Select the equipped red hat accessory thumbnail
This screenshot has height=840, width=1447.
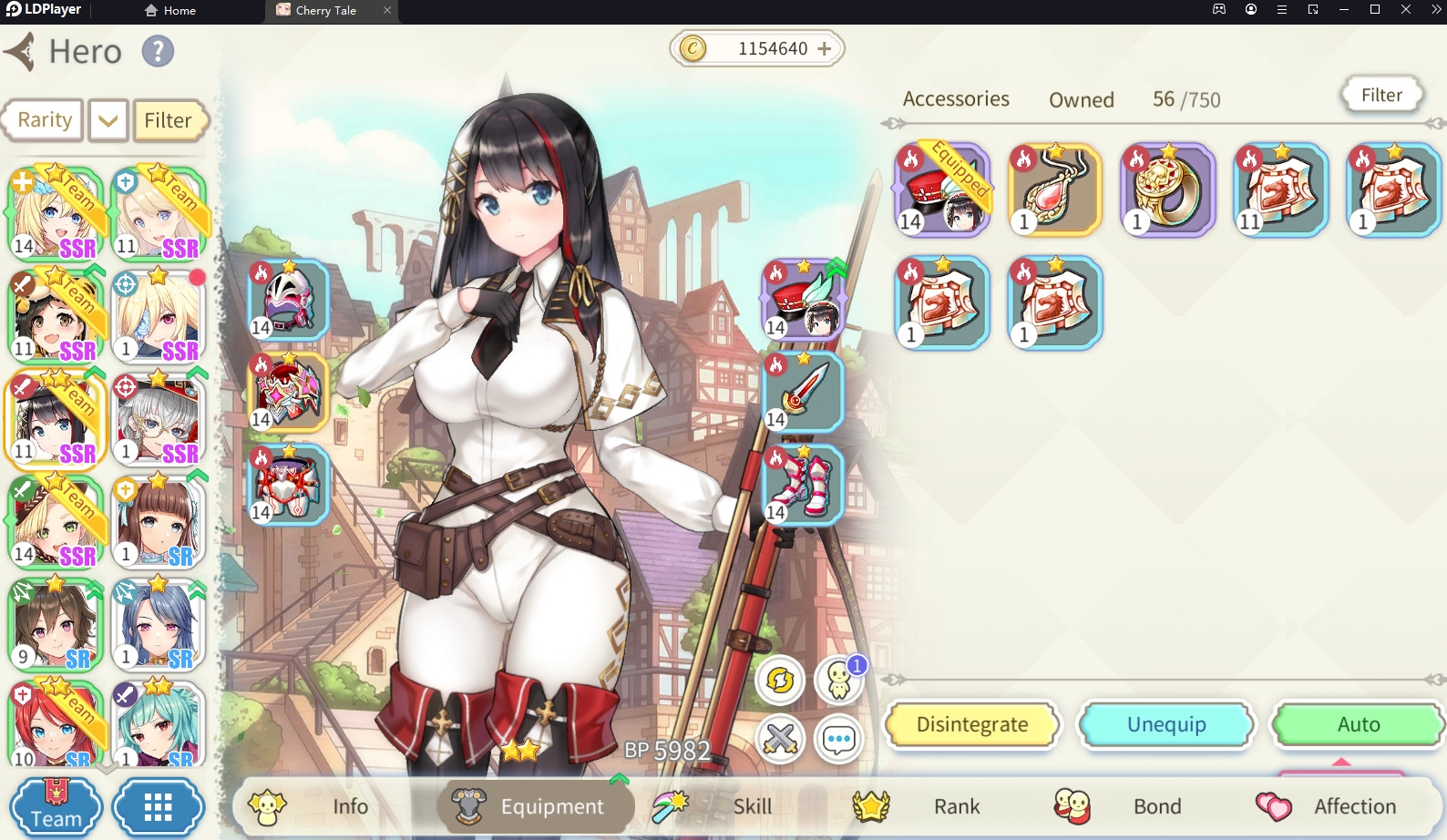point(941,189)
